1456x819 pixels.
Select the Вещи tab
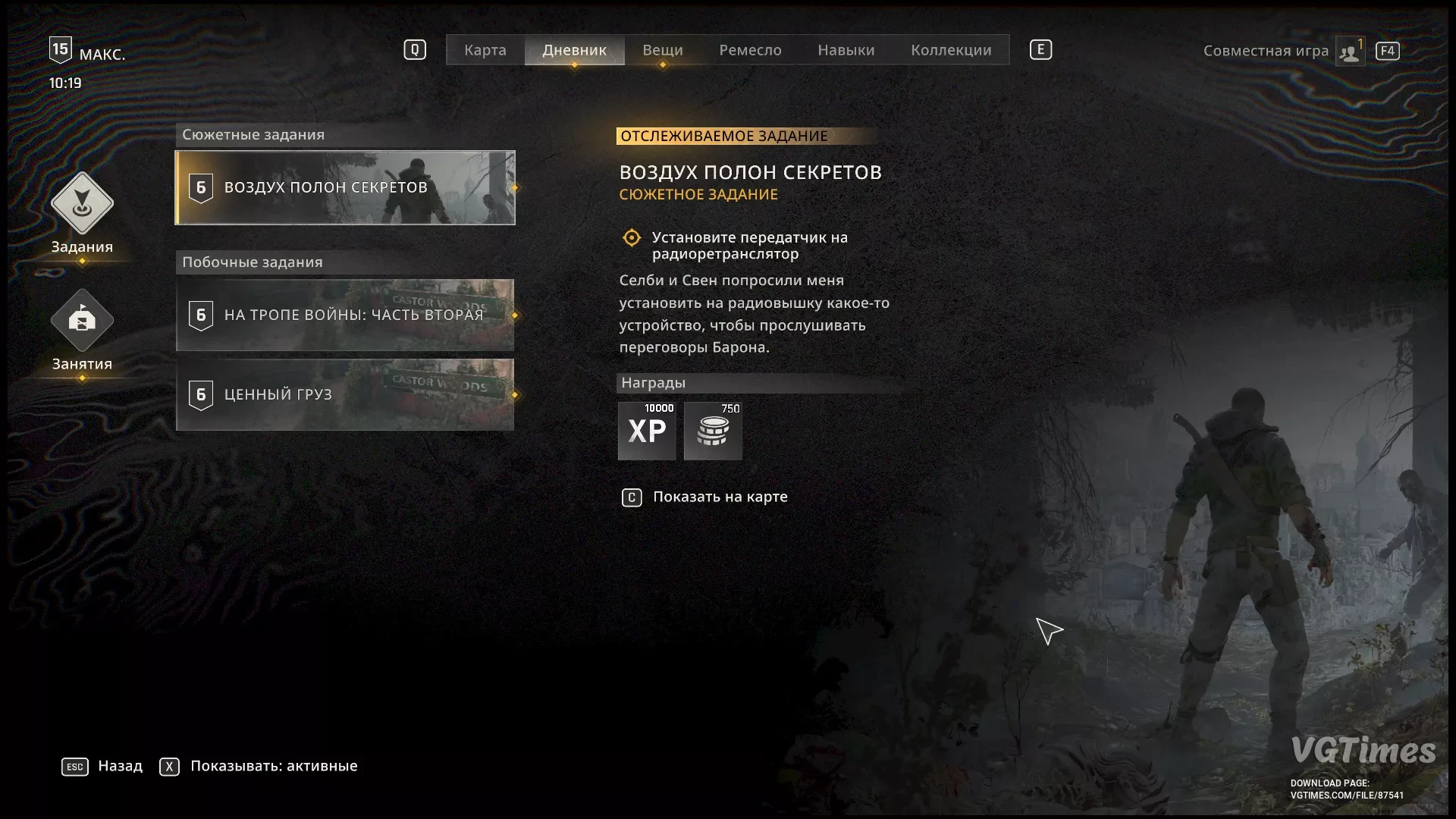[662, 50]
